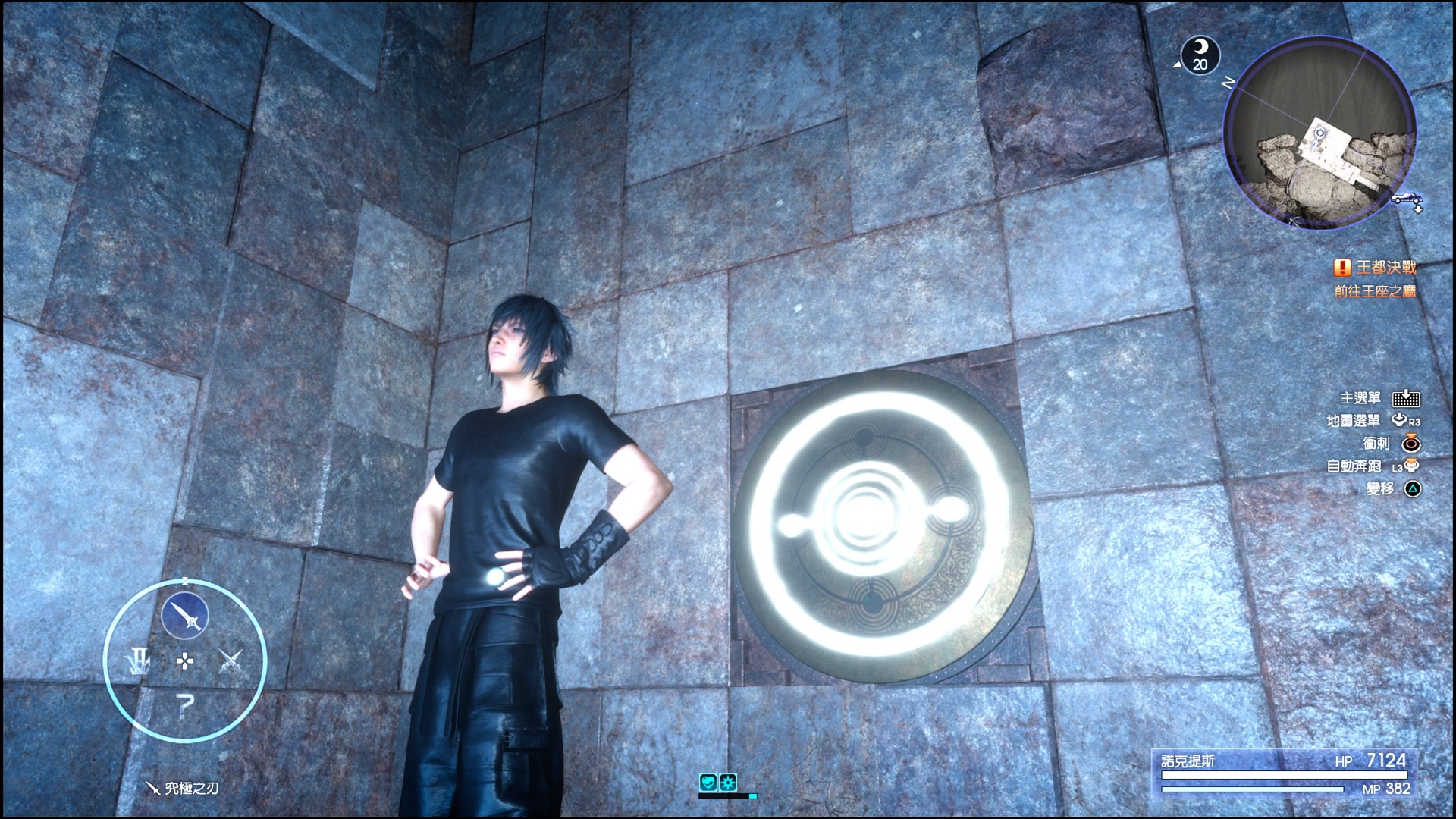Choose the crossed daggers weapon slot
The image size is (1456, 819).
coord(230,661)
